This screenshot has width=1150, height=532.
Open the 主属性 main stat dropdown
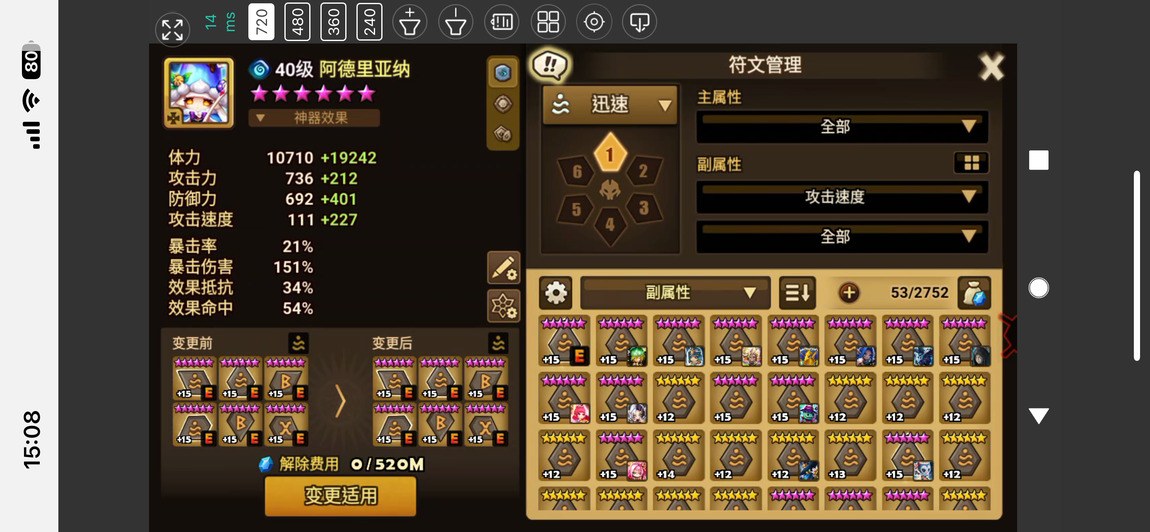tap(842, 127)
